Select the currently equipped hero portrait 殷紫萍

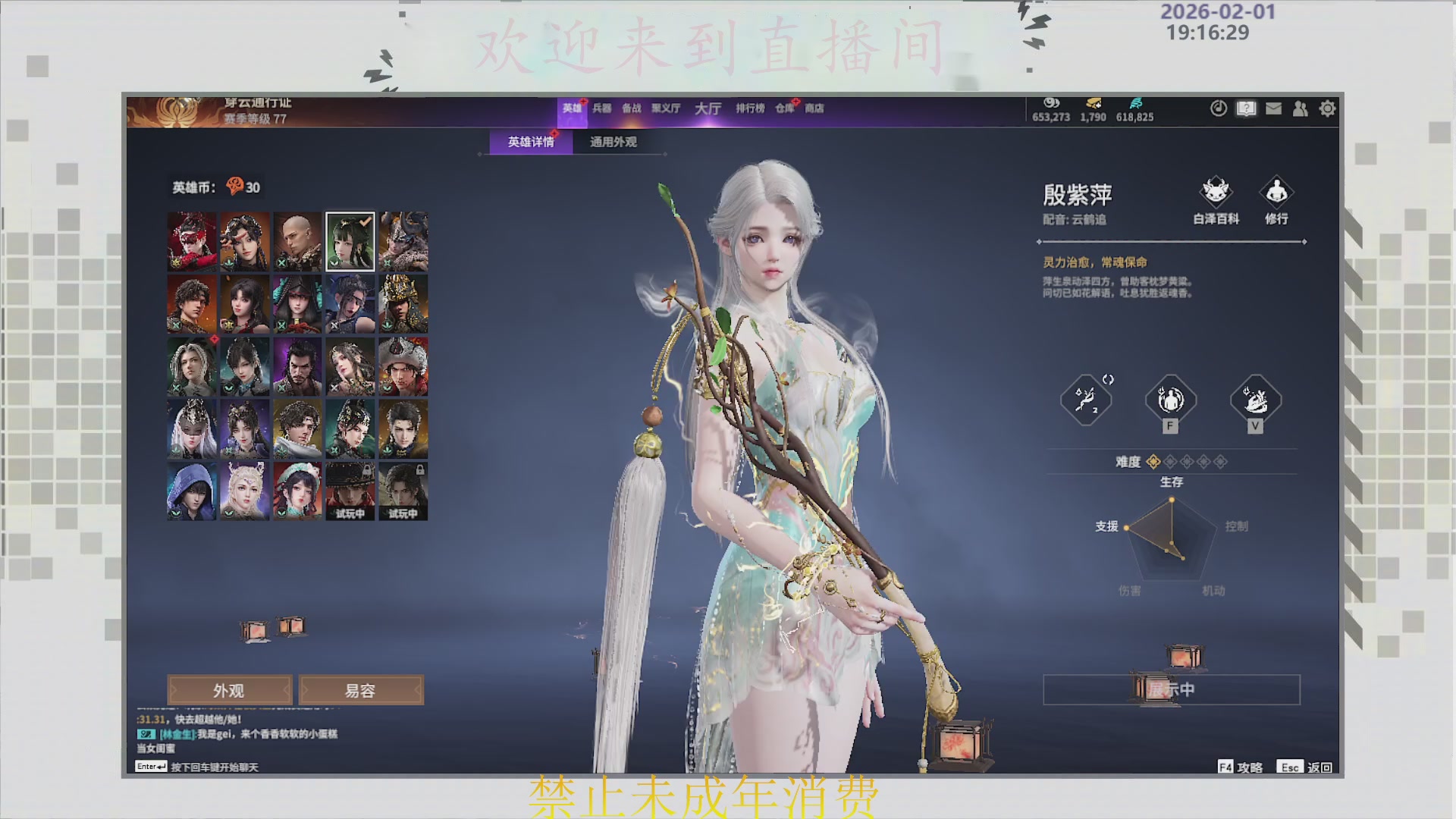350,241
